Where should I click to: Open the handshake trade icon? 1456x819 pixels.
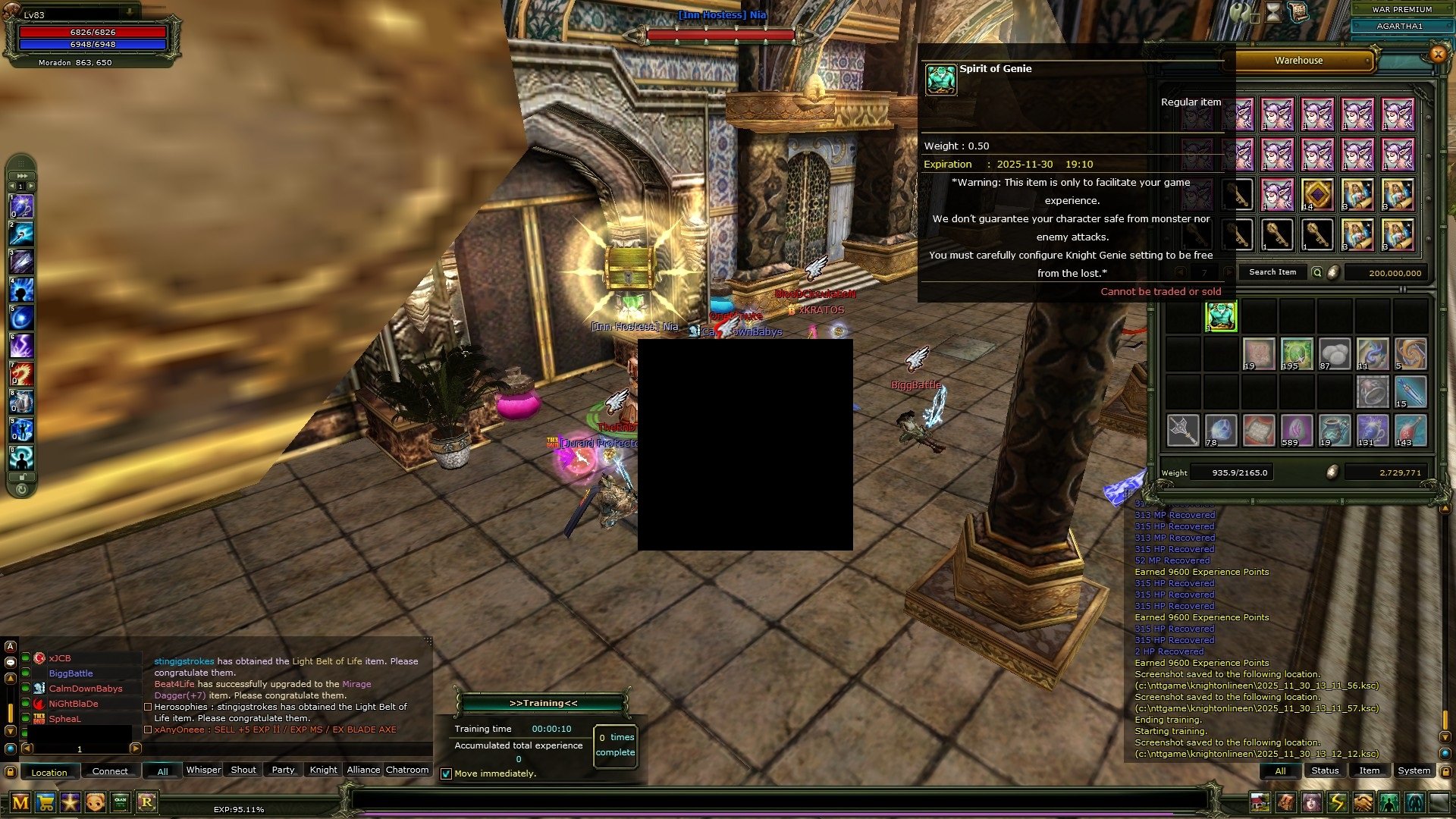pyautogui.click(x=1363, y=802)
